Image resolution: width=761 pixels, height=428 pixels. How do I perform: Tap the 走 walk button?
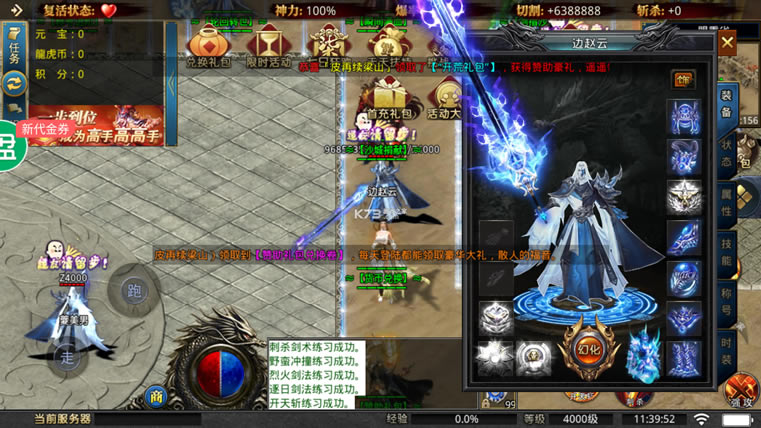(x=67, y=356)
